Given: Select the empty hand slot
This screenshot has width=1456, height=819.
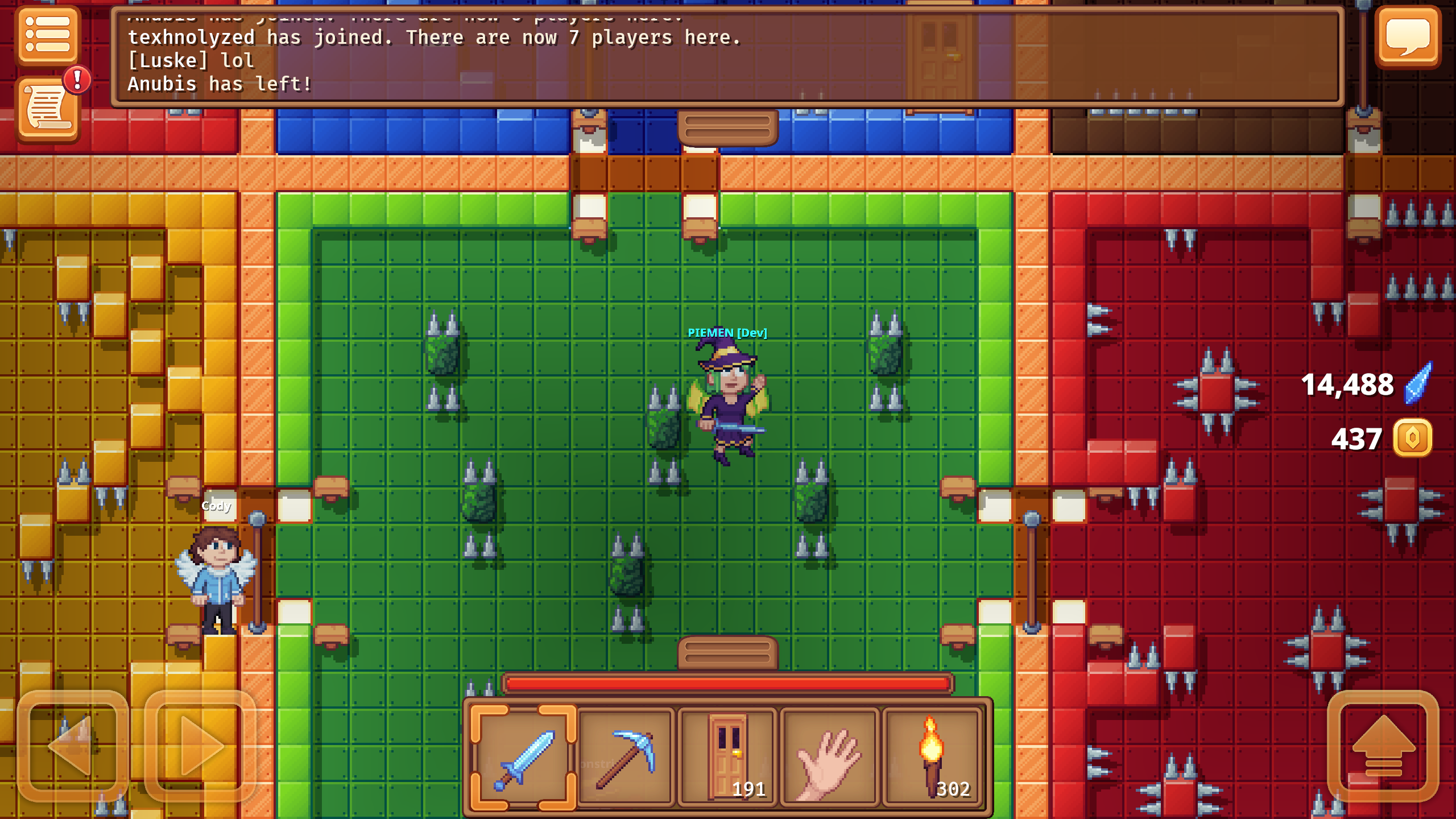Looking at the screenshot, I should tap(830, 756).
